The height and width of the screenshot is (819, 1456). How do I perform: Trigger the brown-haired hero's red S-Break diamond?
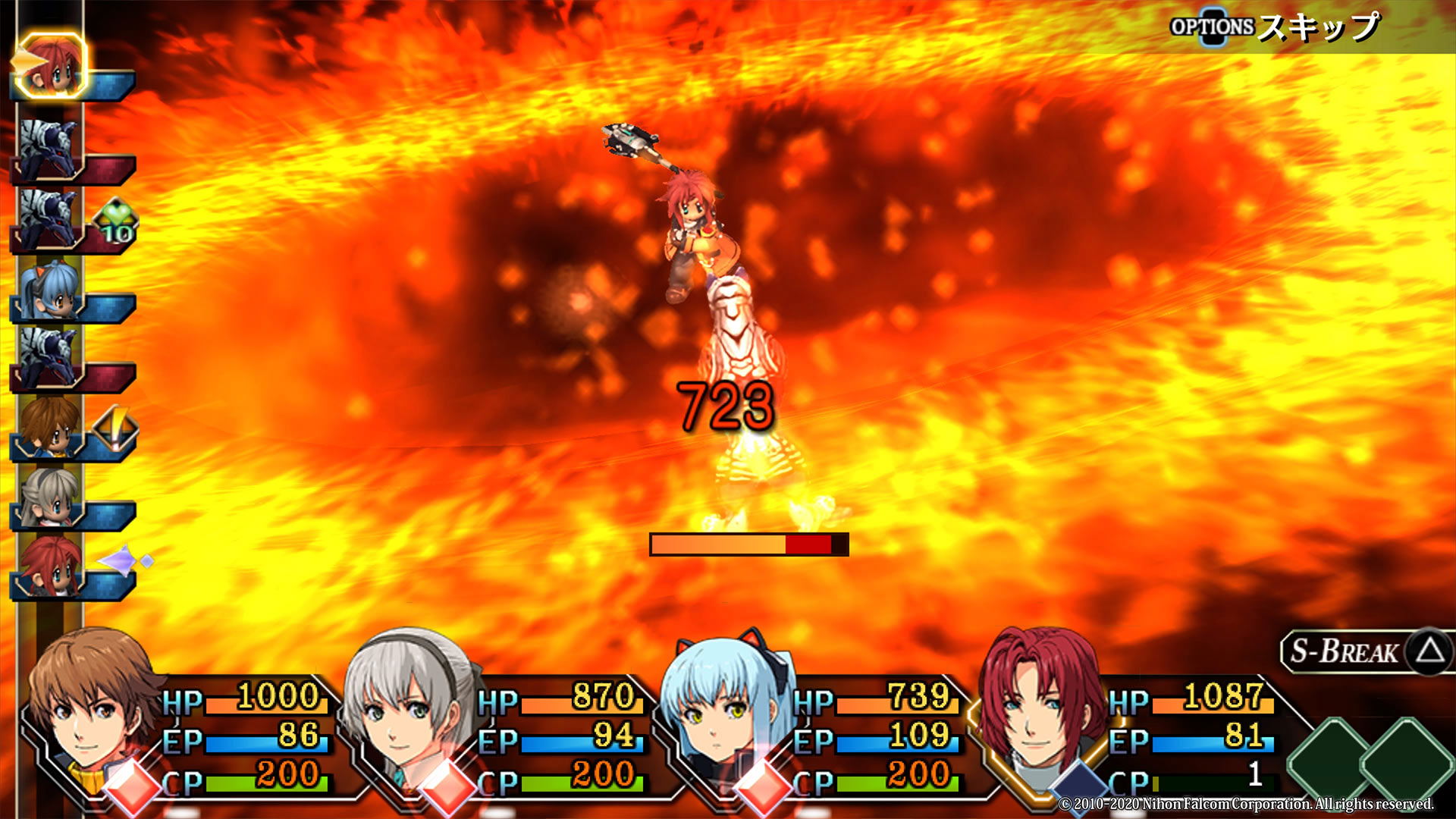131,787
